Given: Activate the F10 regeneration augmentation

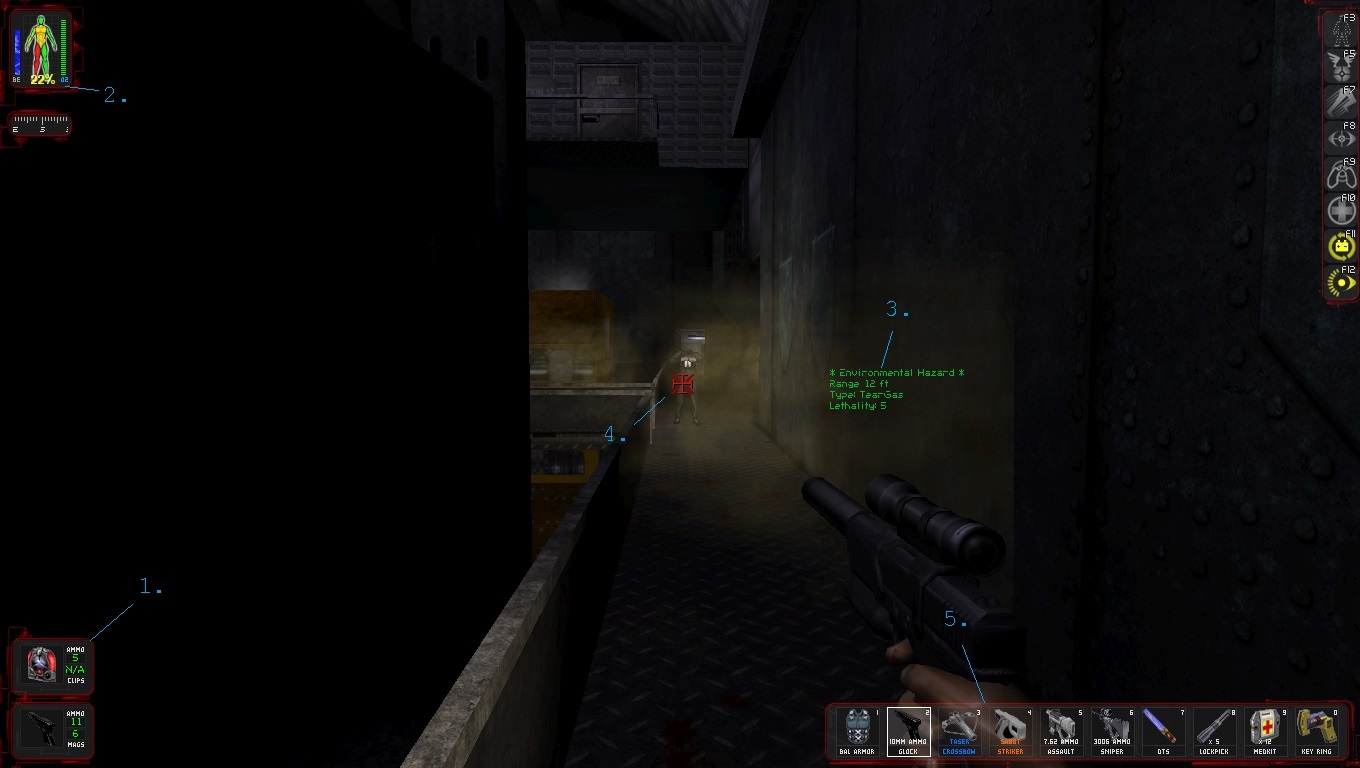Looking at the screenshot, I should tap(1340, 208).
